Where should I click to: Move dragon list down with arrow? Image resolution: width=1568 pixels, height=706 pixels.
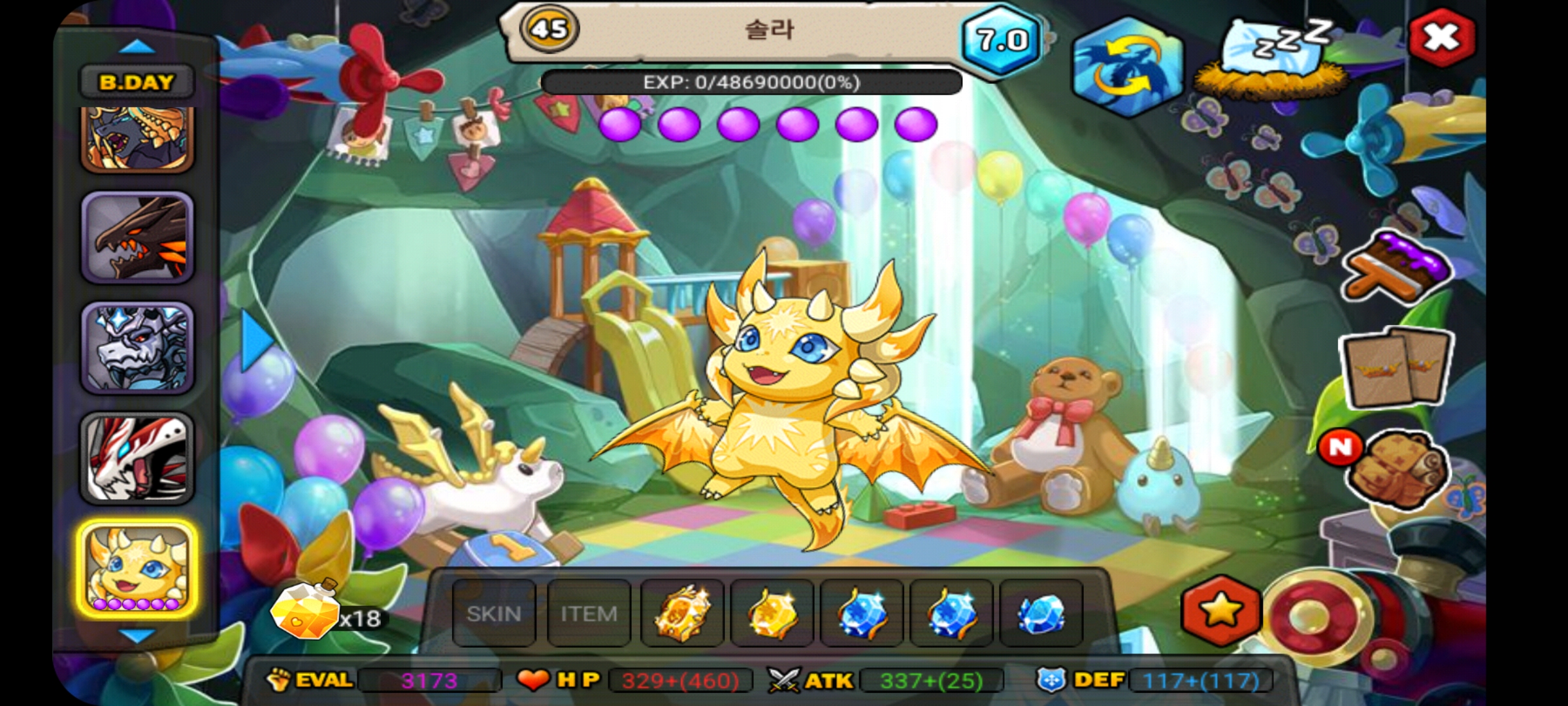pyautogui.click(x=137, y=635)
